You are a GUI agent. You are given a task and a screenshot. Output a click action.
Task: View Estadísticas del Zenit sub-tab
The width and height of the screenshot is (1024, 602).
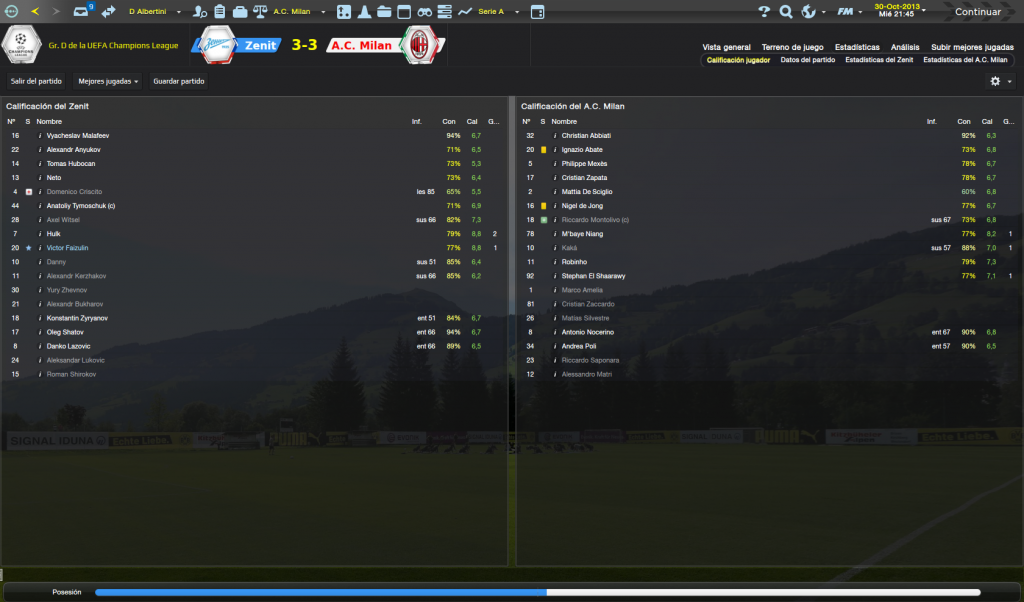coord(879,60)
